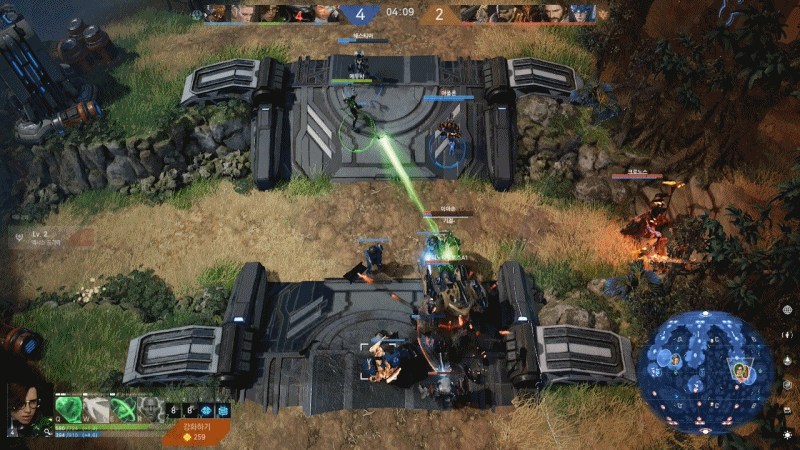This screenshot has height=450, width=800.
Task: Trigger the R stone face ultimate
Action: [x=148, y=409]
